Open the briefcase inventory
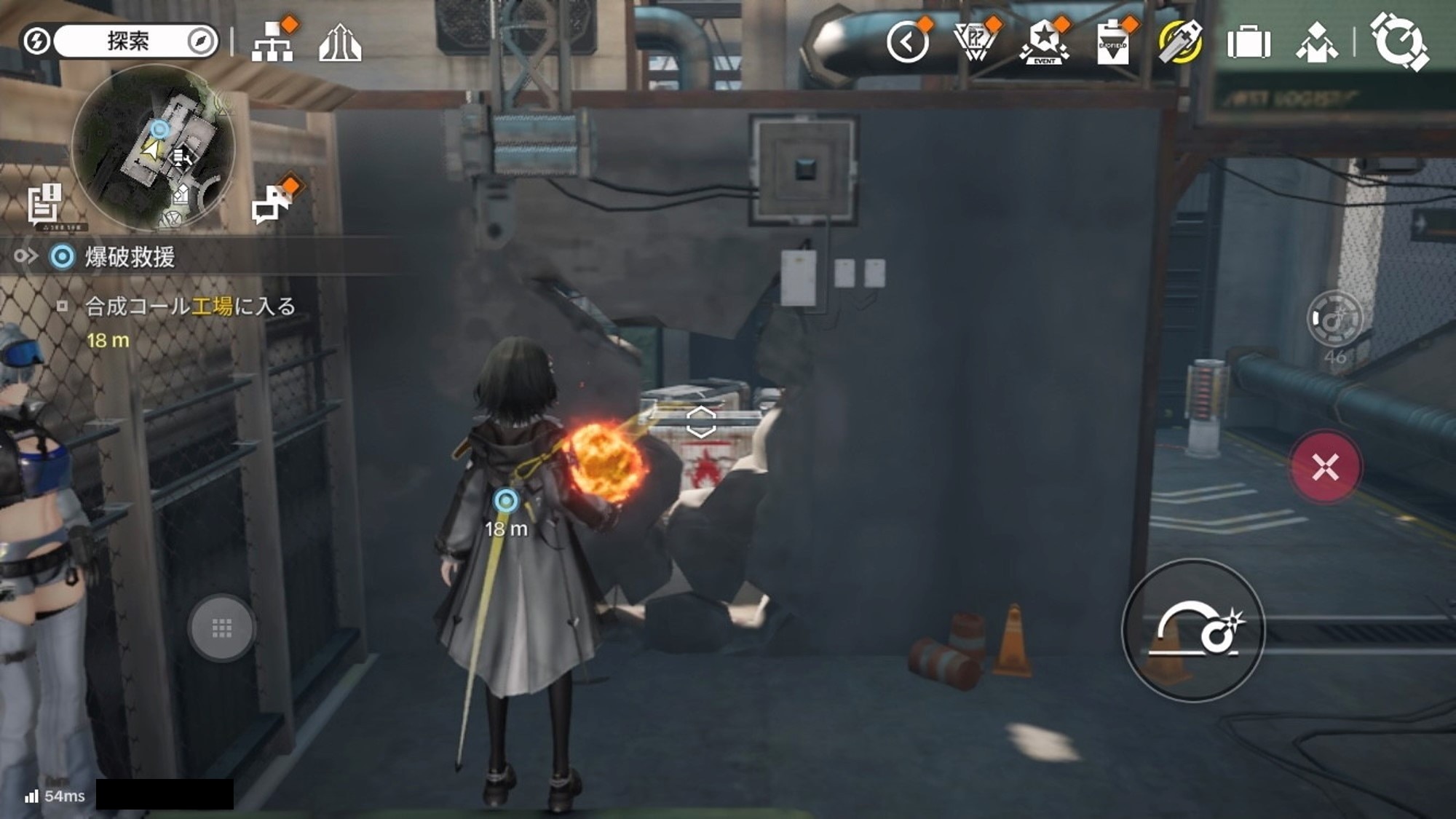 [1249, 43]
